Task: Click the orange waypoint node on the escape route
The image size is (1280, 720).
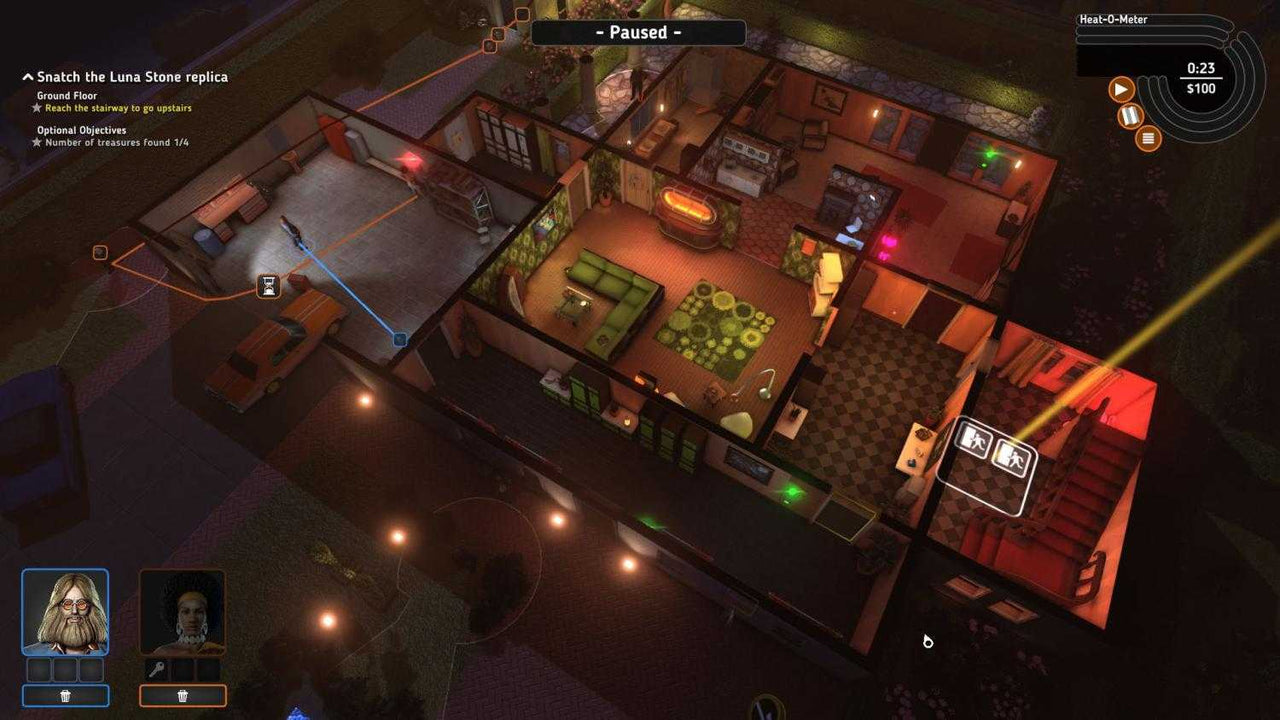Action: [x=99, y=252]
